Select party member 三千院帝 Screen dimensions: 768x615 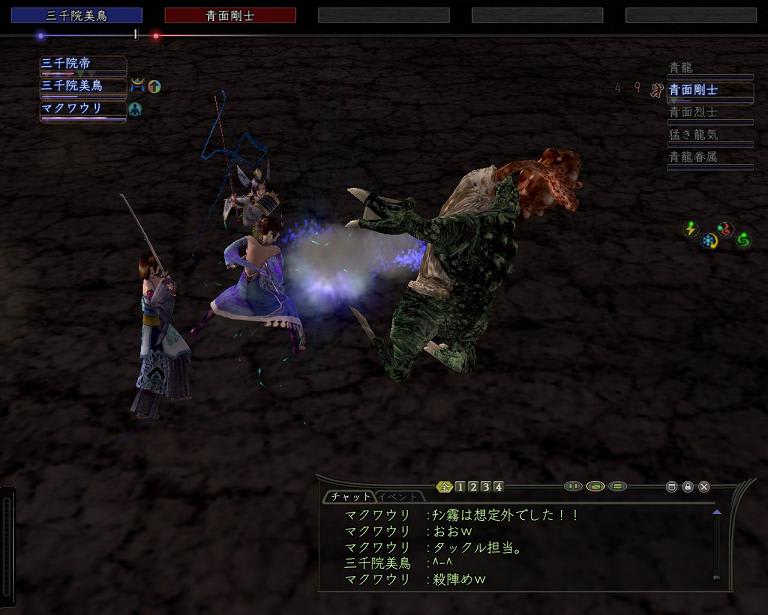click(x=83, y=64)
